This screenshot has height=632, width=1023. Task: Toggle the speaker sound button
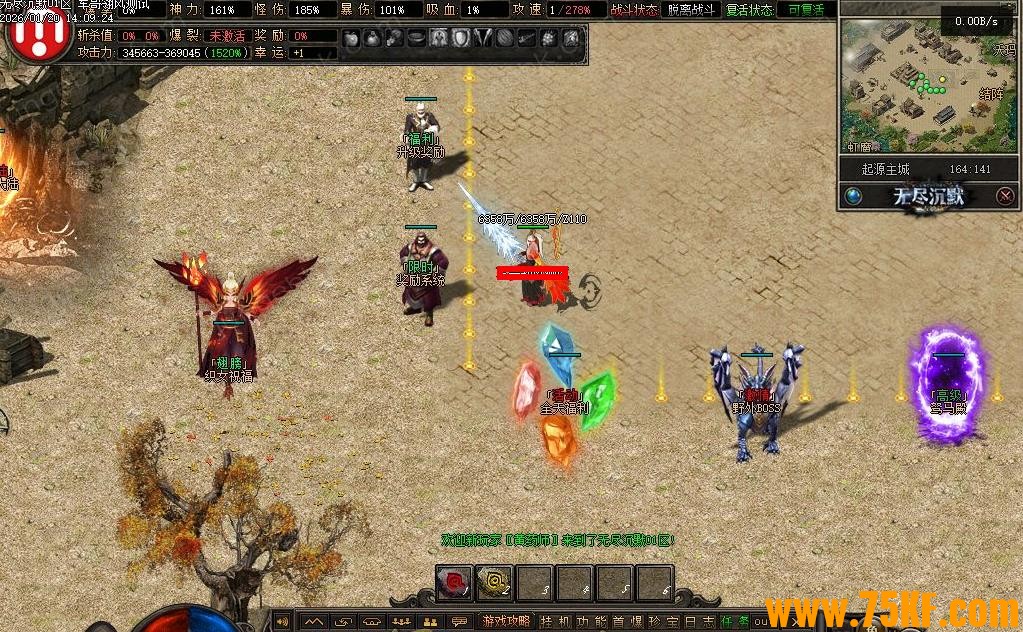[x=283, y=622]
